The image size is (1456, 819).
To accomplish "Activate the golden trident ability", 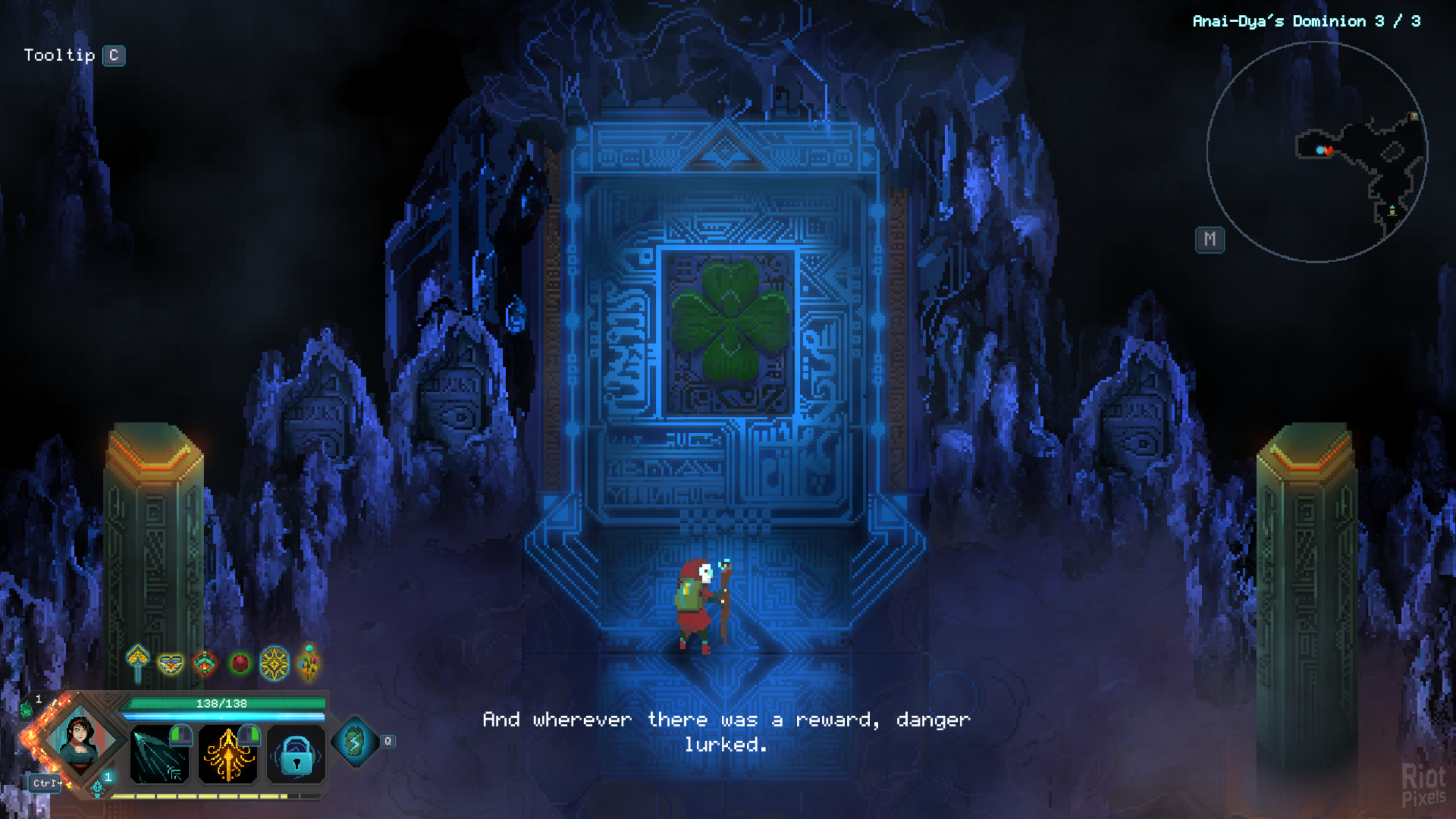I will 228,754.
